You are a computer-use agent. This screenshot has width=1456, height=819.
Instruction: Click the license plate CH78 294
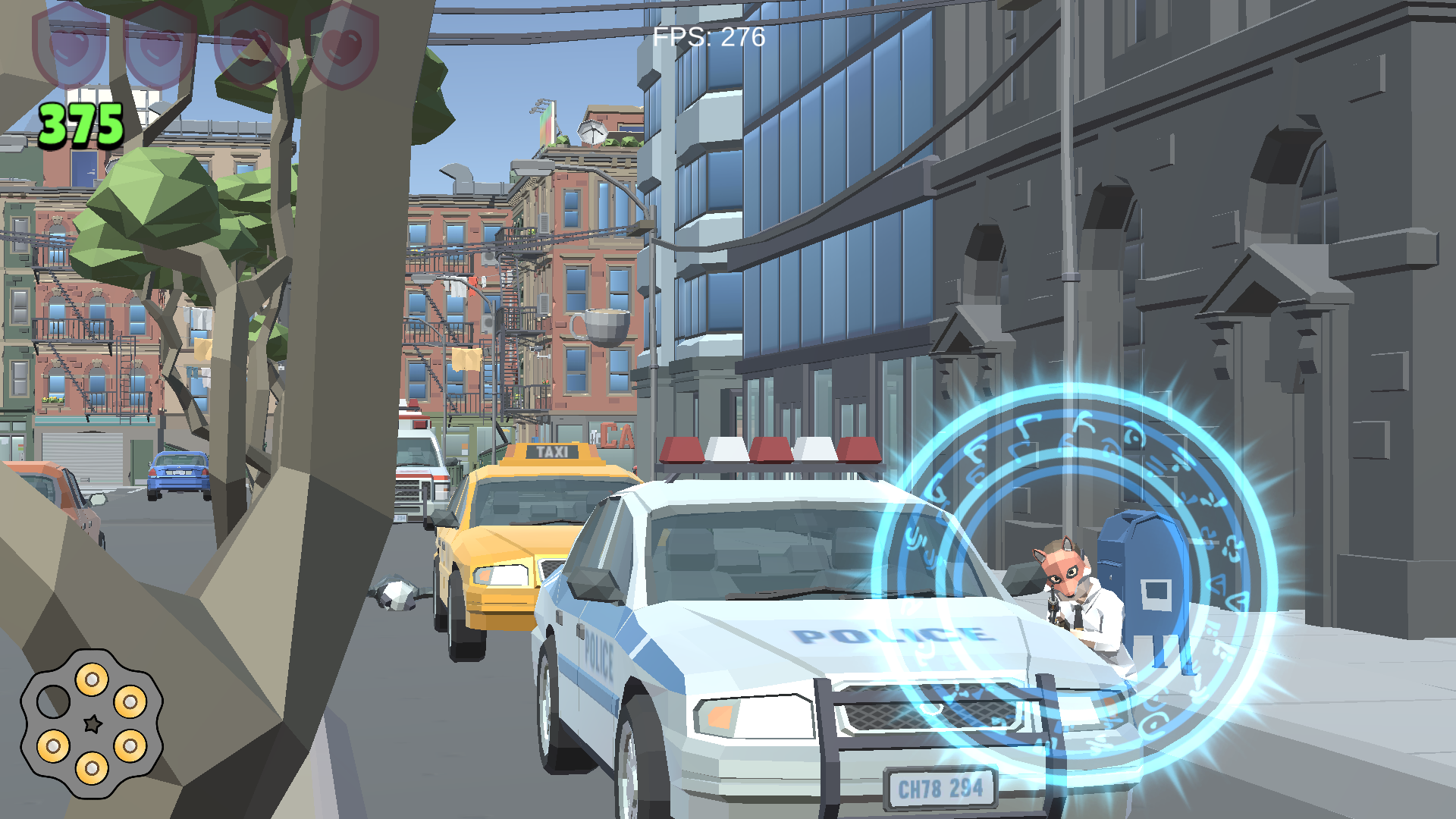(942, 789)
